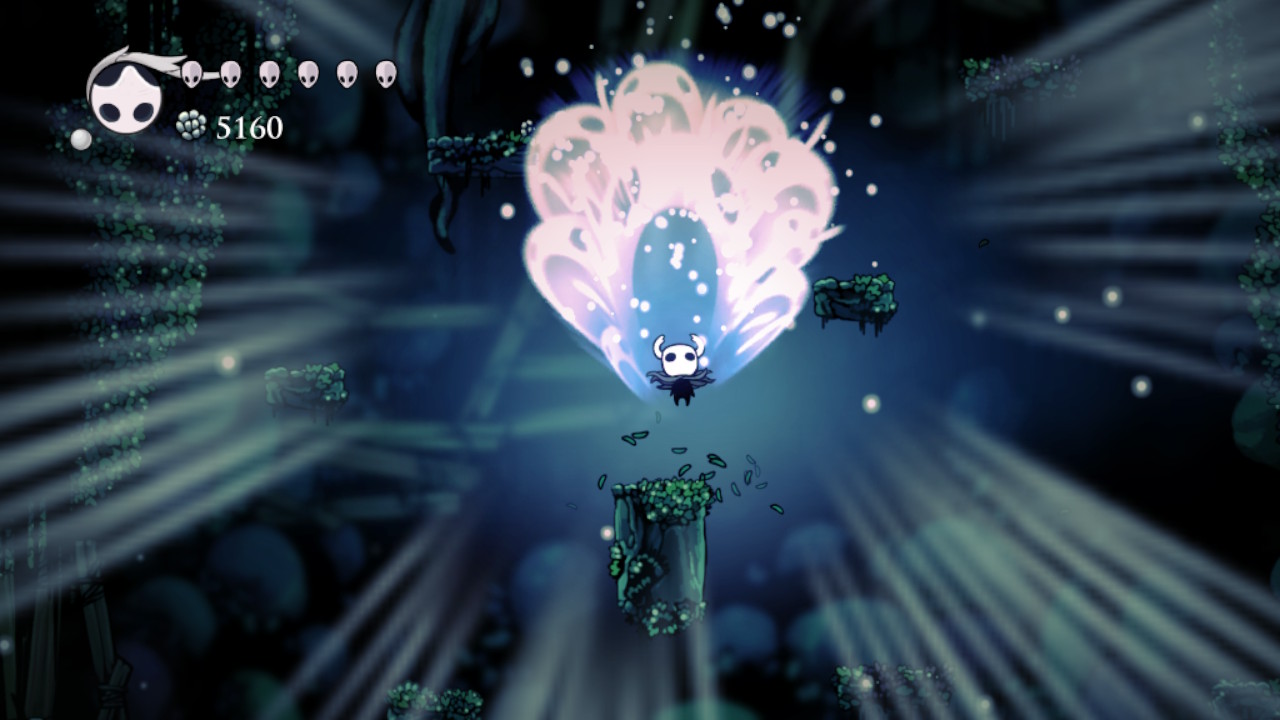1280x720 pixels.
Task: Select the first health mask icon
Action: click(x=192, y=73)
